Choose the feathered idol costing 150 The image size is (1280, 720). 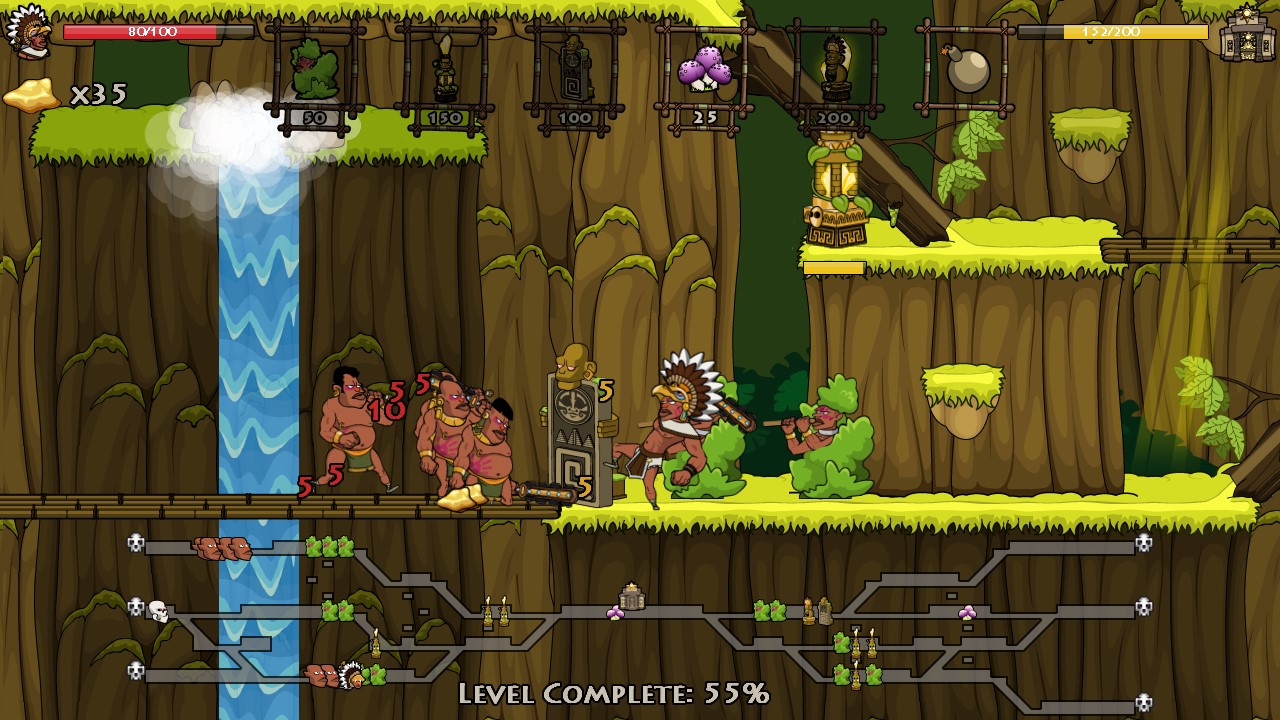coord(445,72)
